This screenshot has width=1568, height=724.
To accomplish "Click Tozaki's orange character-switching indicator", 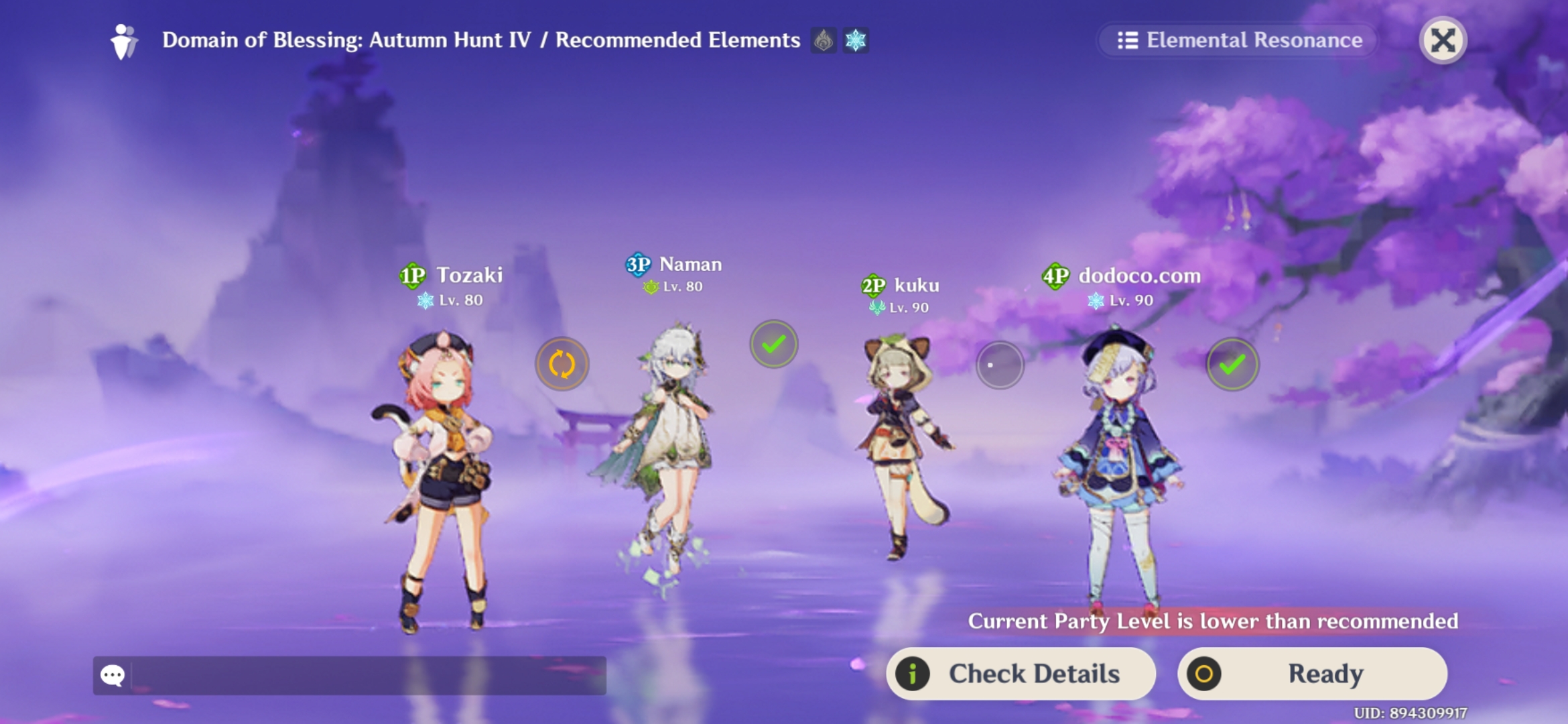I will coord(562,363).
